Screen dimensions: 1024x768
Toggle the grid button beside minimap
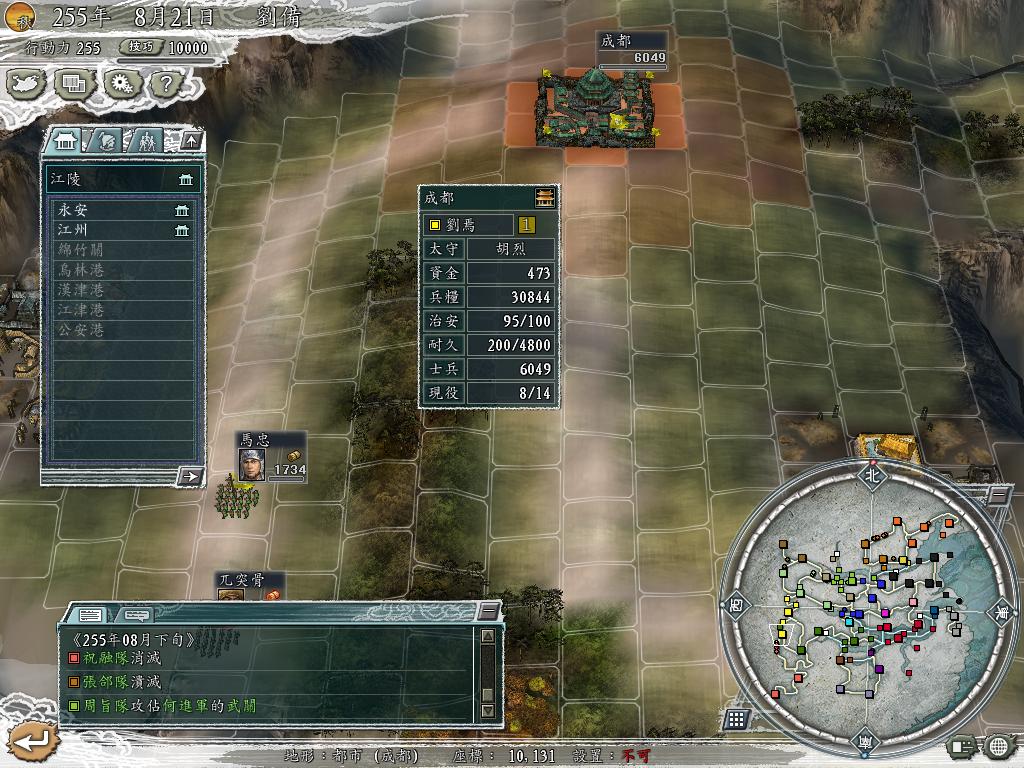coord(735,719)
